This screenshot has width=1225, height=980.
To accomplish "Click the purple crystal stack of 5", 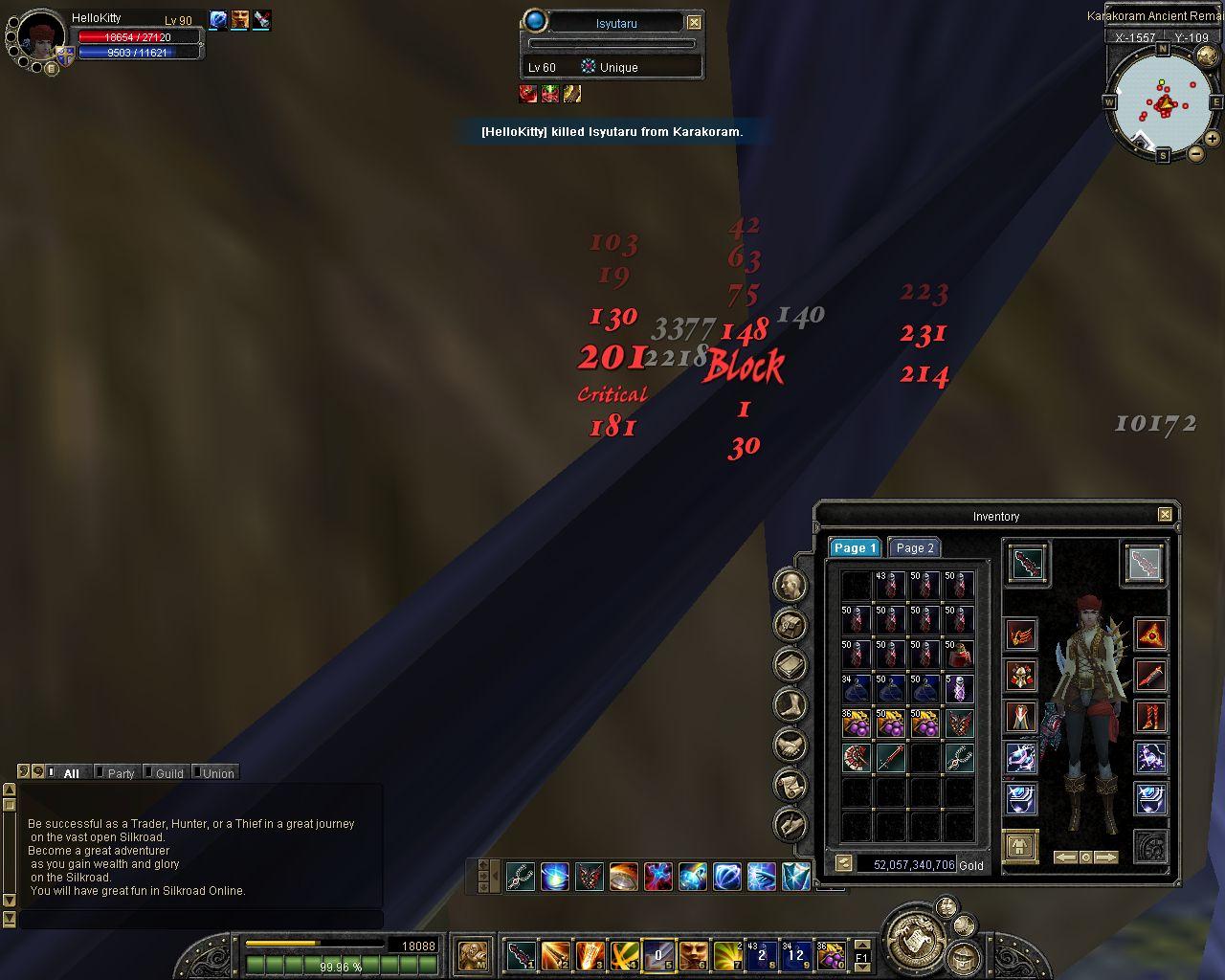I will pos(959,689).
